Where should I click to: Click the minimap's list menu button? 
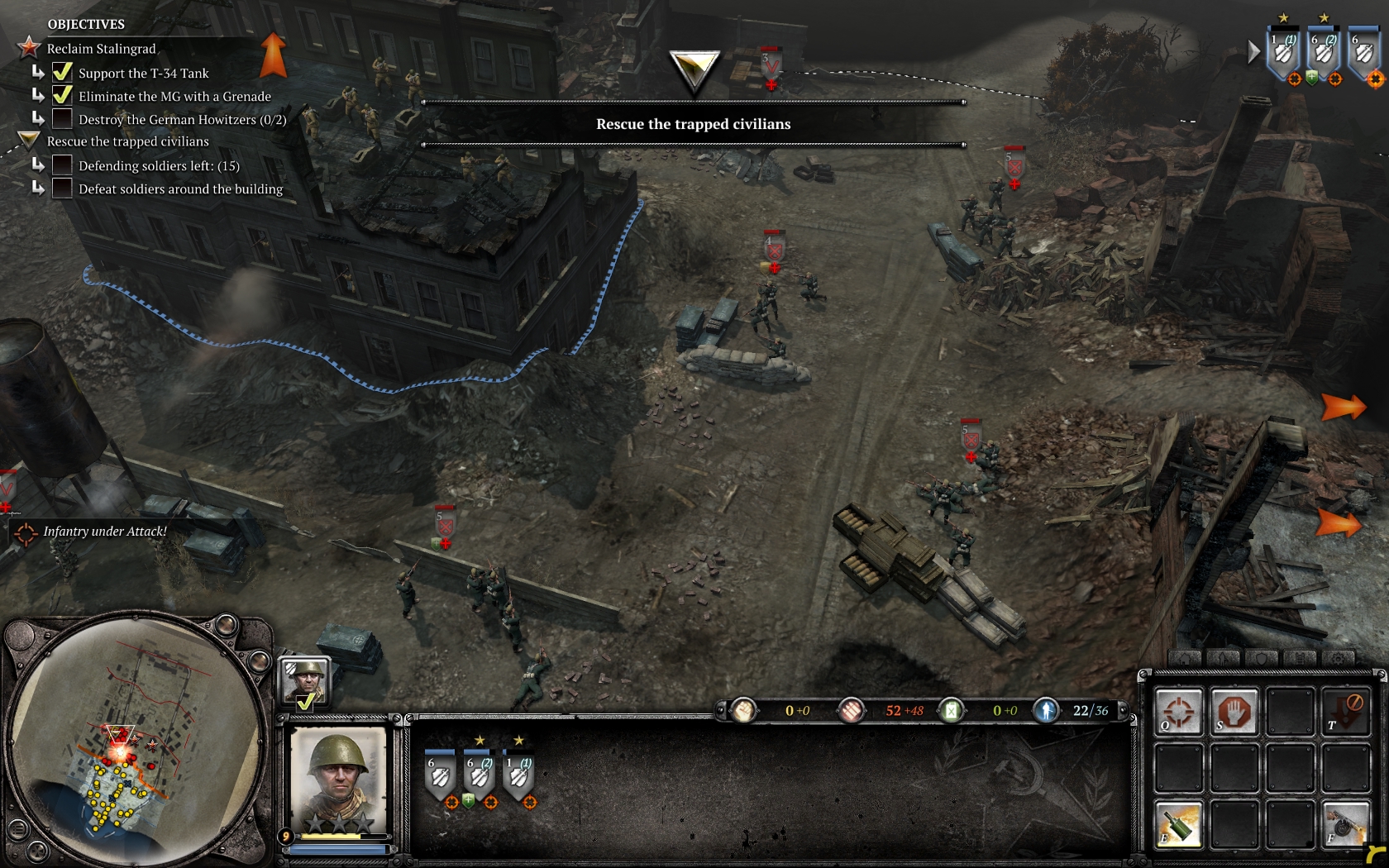pos(17,829)
